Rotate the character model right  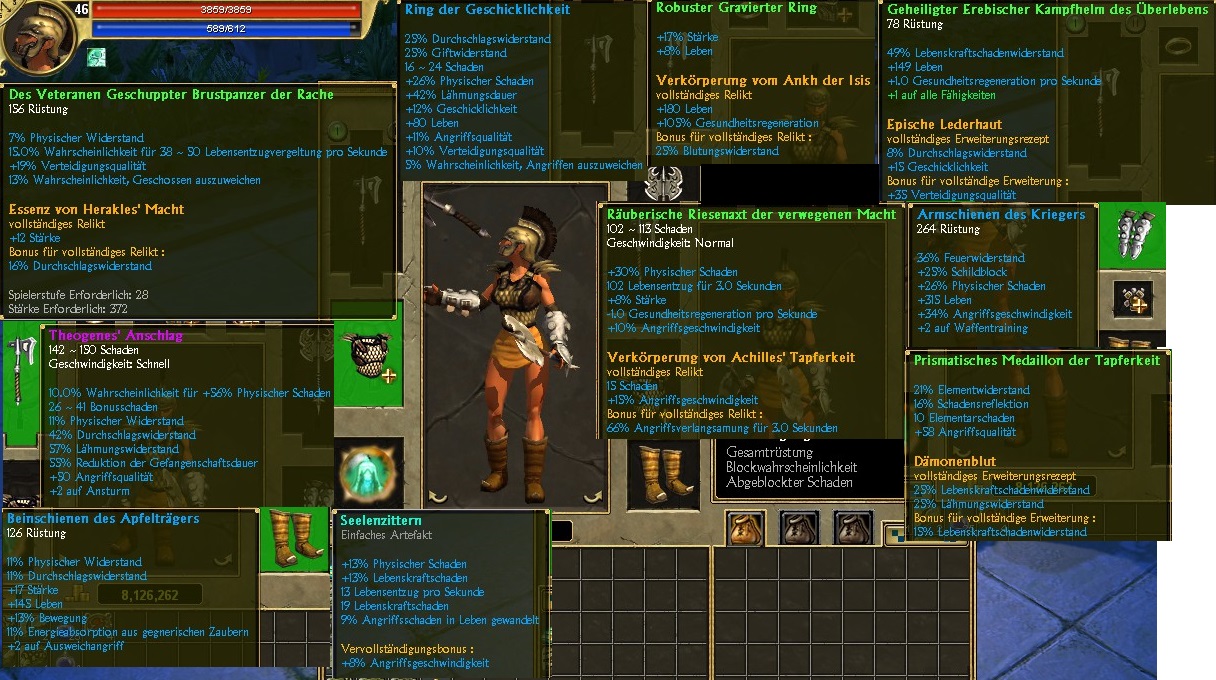click(x=597, y=495)
